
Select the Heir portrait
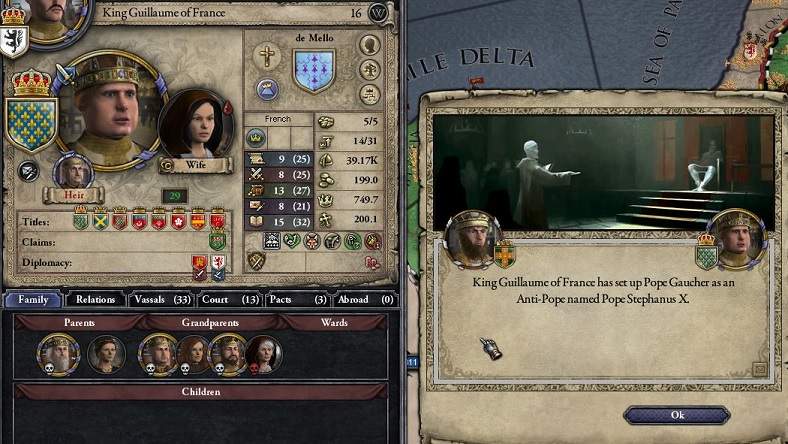pos(72,173)
